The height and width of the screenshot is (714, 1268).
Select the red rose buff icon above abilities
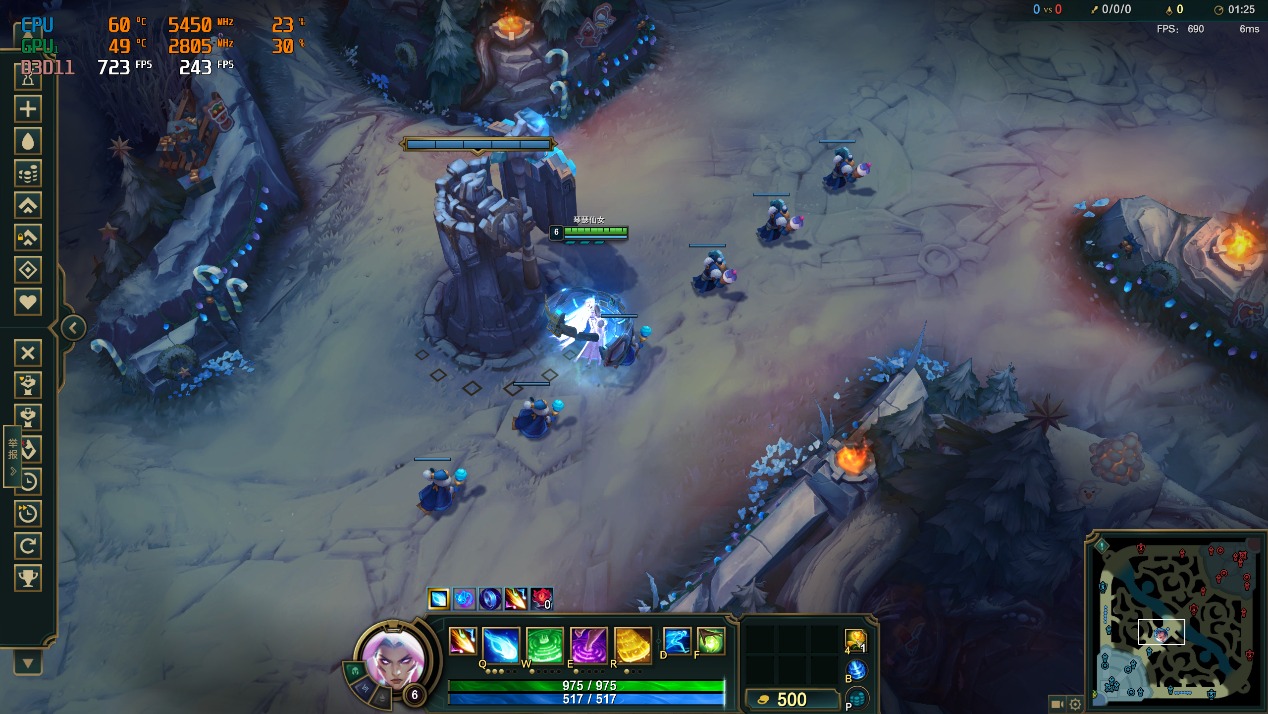[x=541, y=598]
